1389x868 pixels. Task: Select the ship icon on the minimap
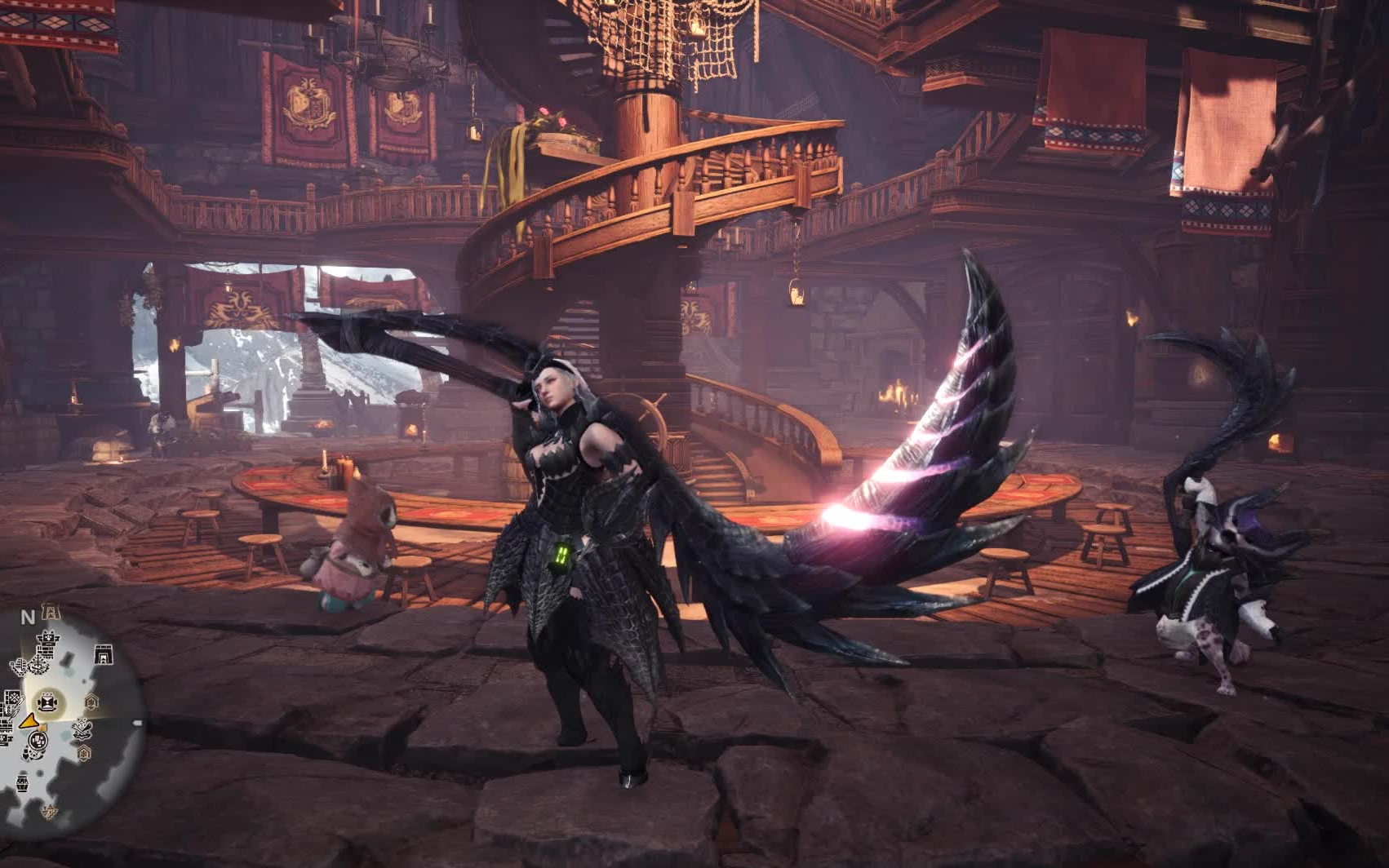(40, 664)
